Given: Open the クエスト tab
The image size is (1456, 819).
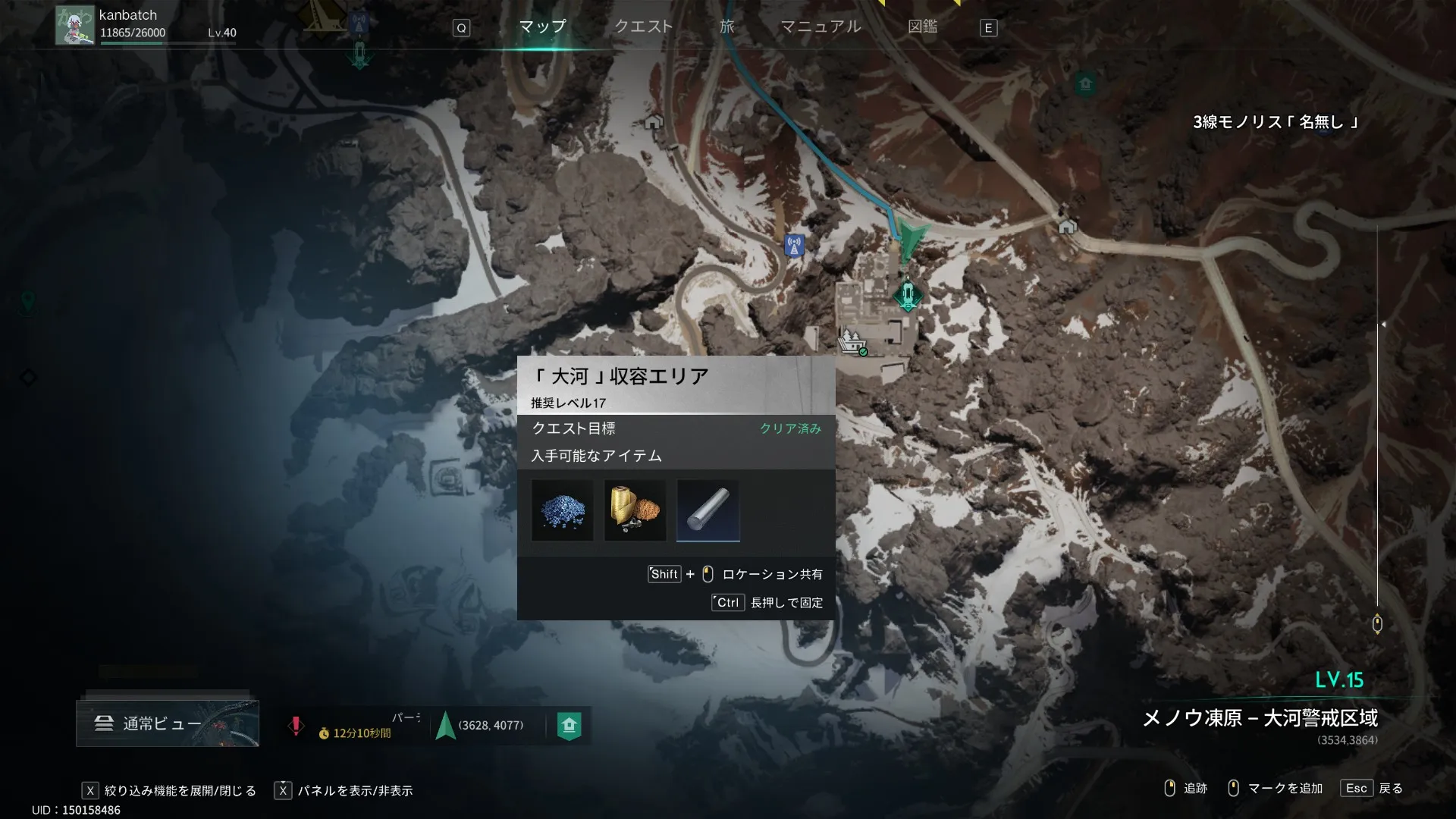Looking at the screenshot, I should (x=643, y=27).
